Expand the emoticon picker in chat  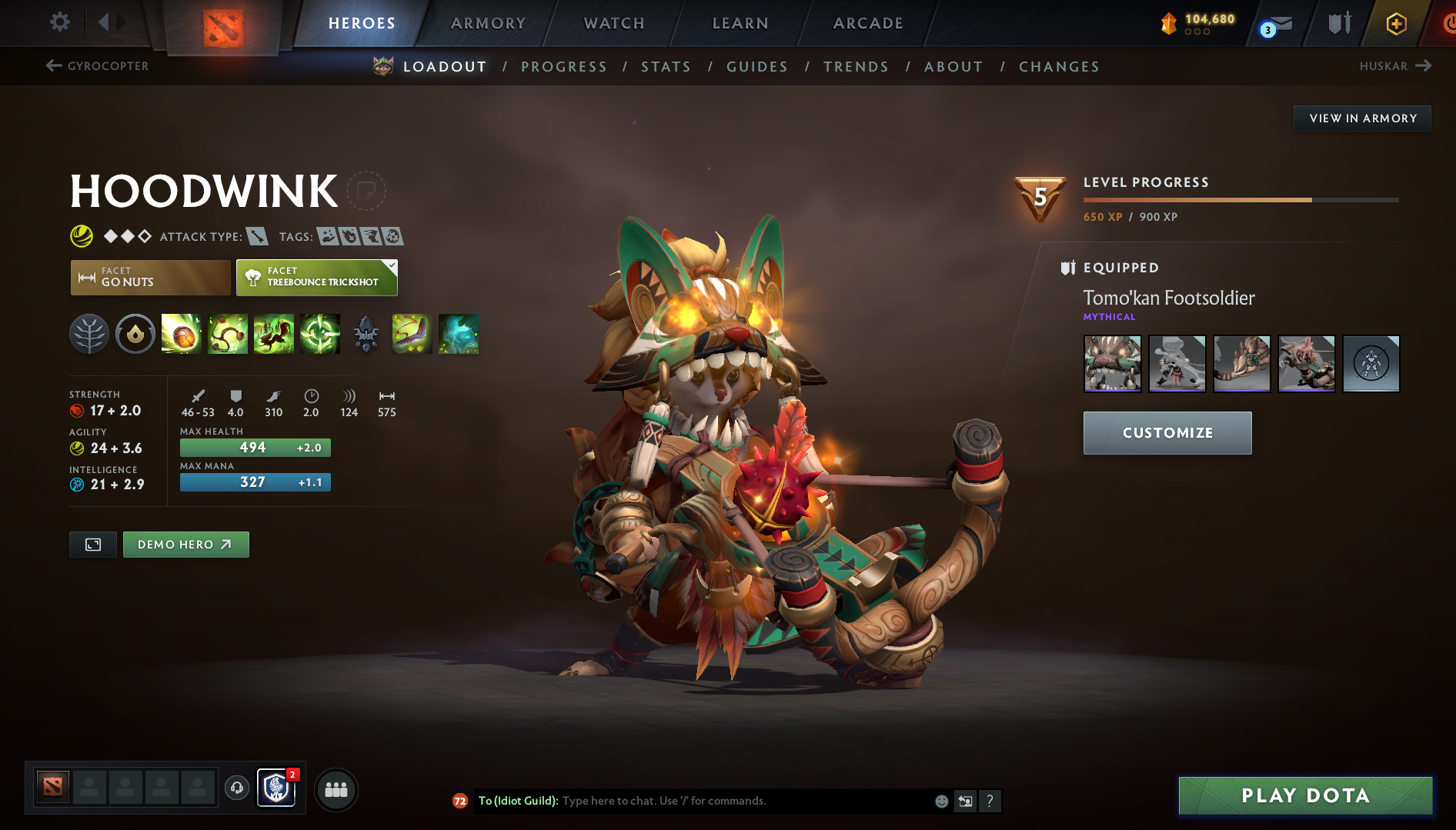940,801
